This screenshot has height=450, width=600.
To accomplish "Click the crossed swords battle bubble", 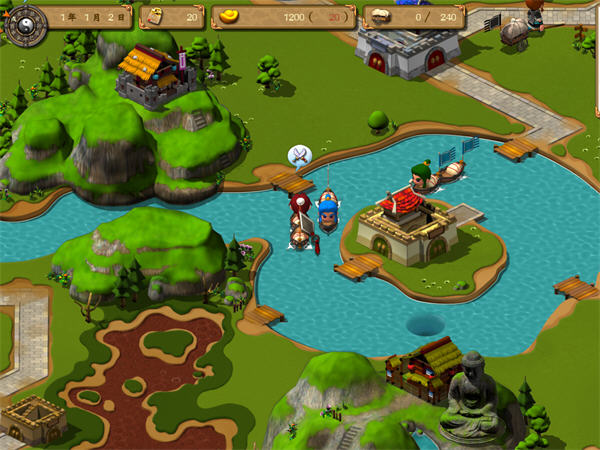I will tap(300, 155).
